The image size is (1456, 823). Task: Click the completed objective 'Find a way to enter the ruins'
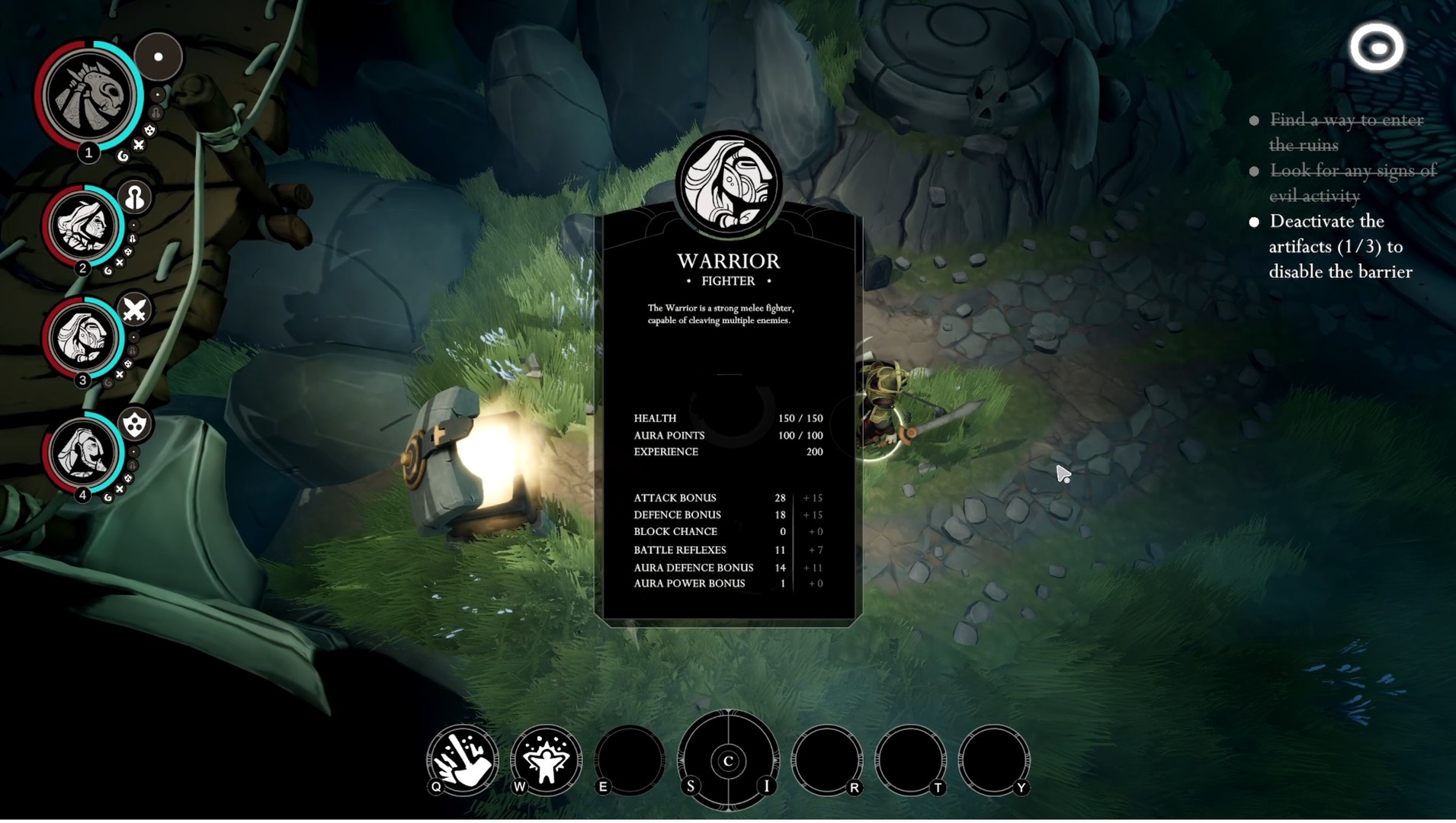1346,132
